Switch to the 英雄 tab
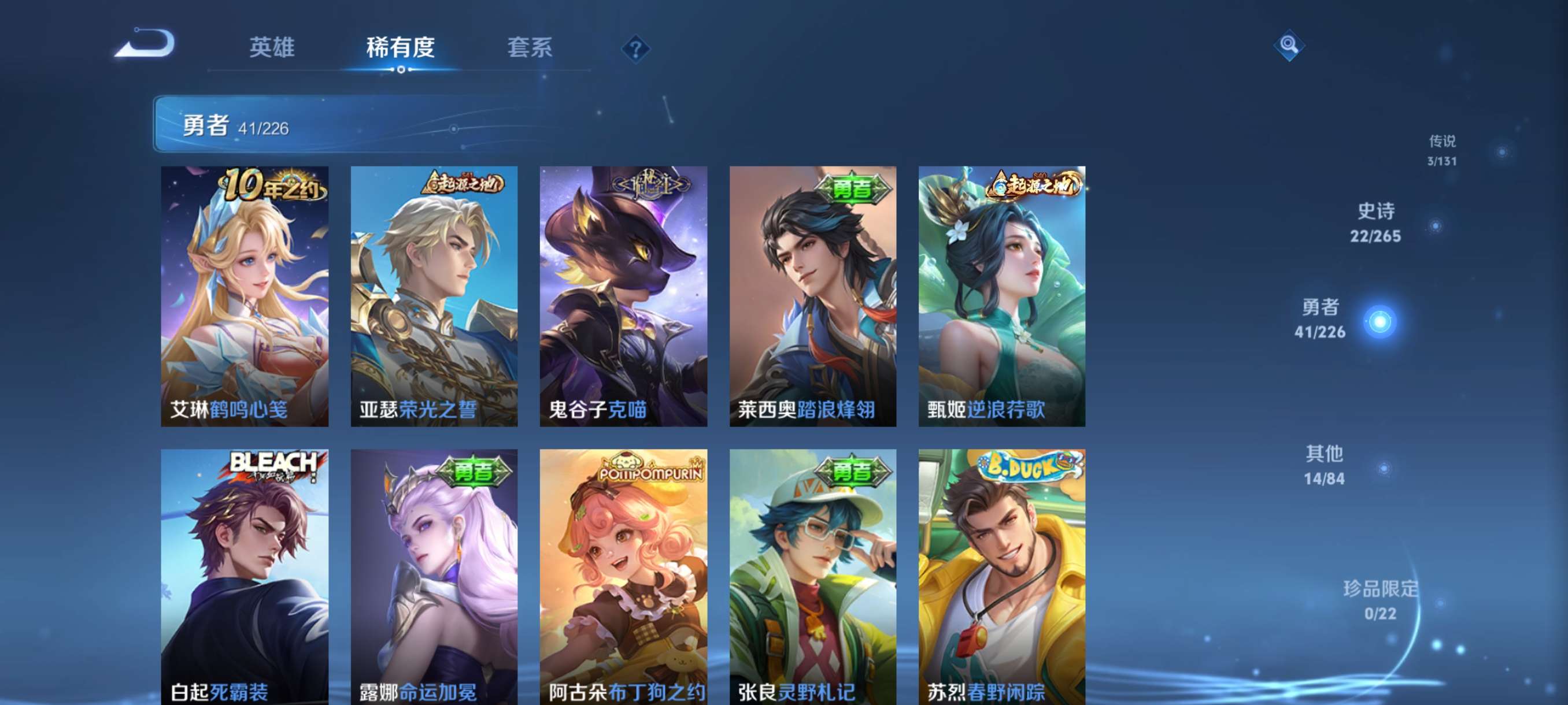Screen dimensions: 1568x705 point(273,49)
